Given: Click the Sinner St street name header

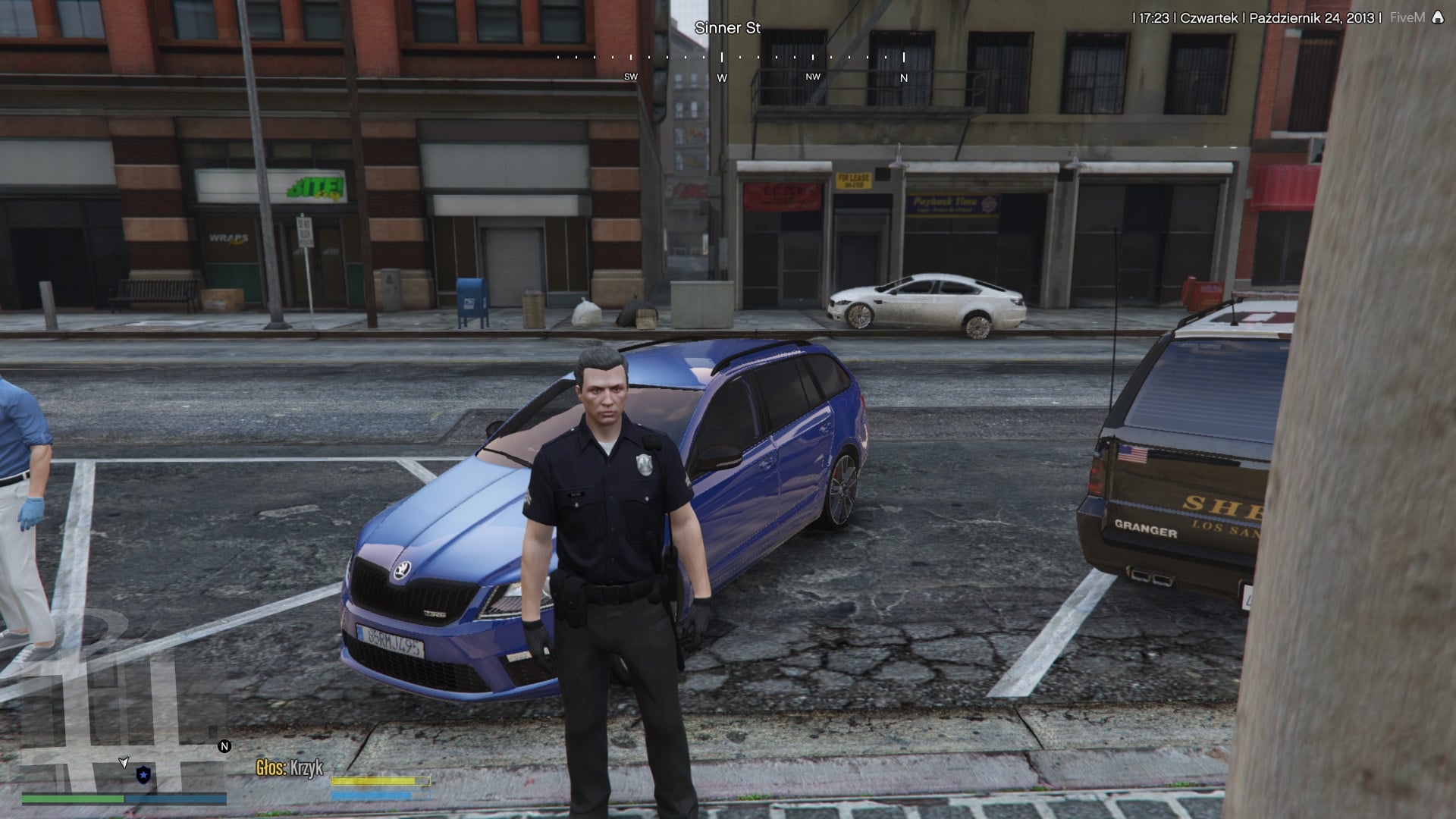Looking at the screenshot, I should point(729,28).
